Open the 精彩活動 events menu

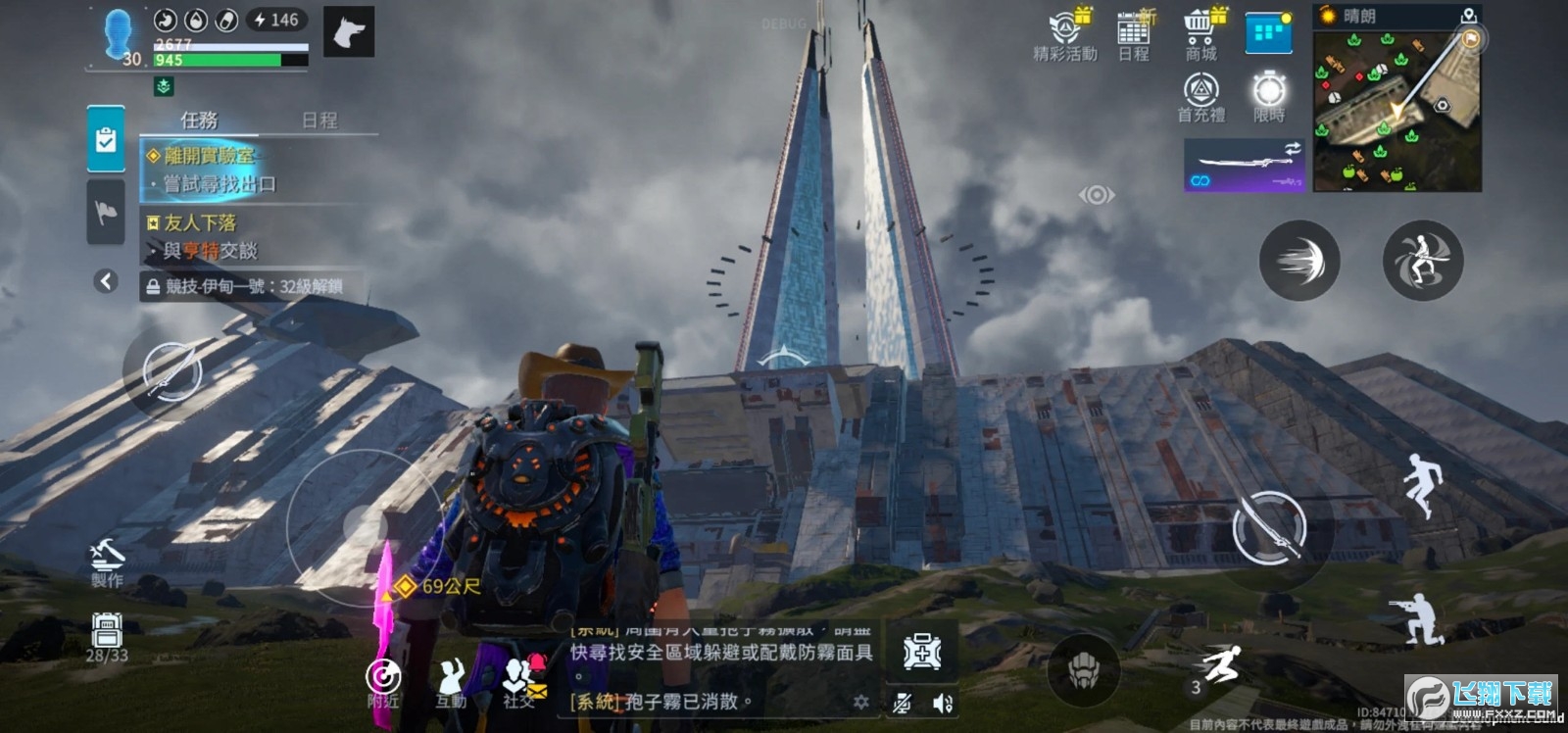pyautogui.click(x=1065, y=35)
